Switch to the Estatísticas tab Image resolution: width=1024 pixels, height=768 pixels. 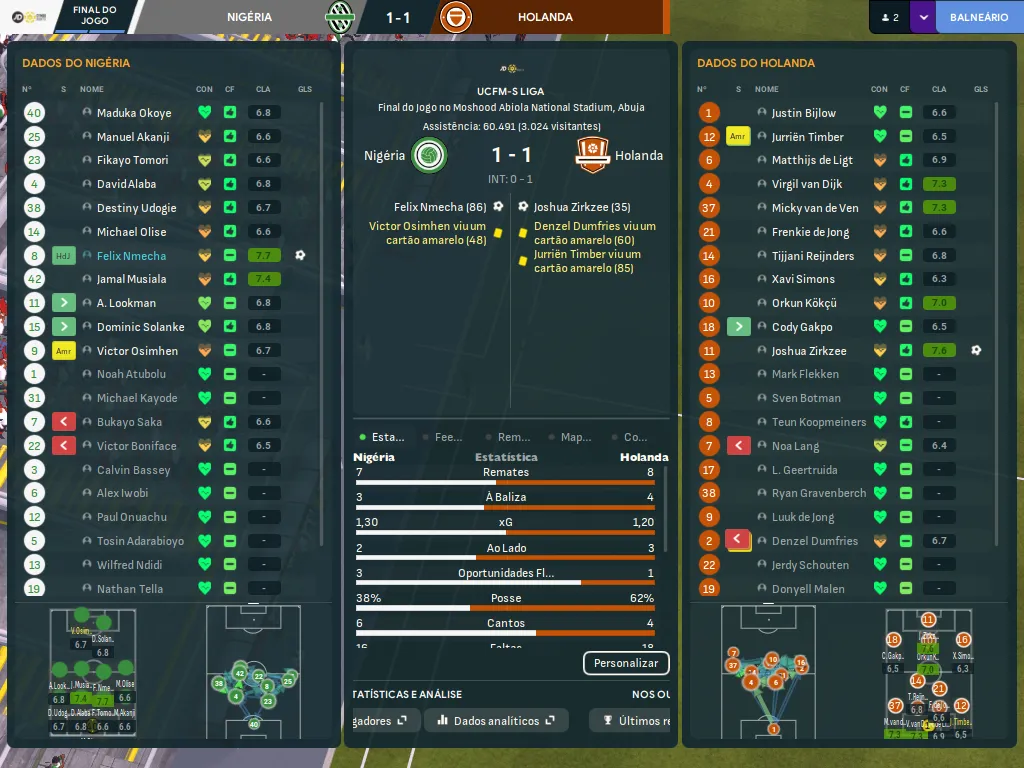point(382,437)
